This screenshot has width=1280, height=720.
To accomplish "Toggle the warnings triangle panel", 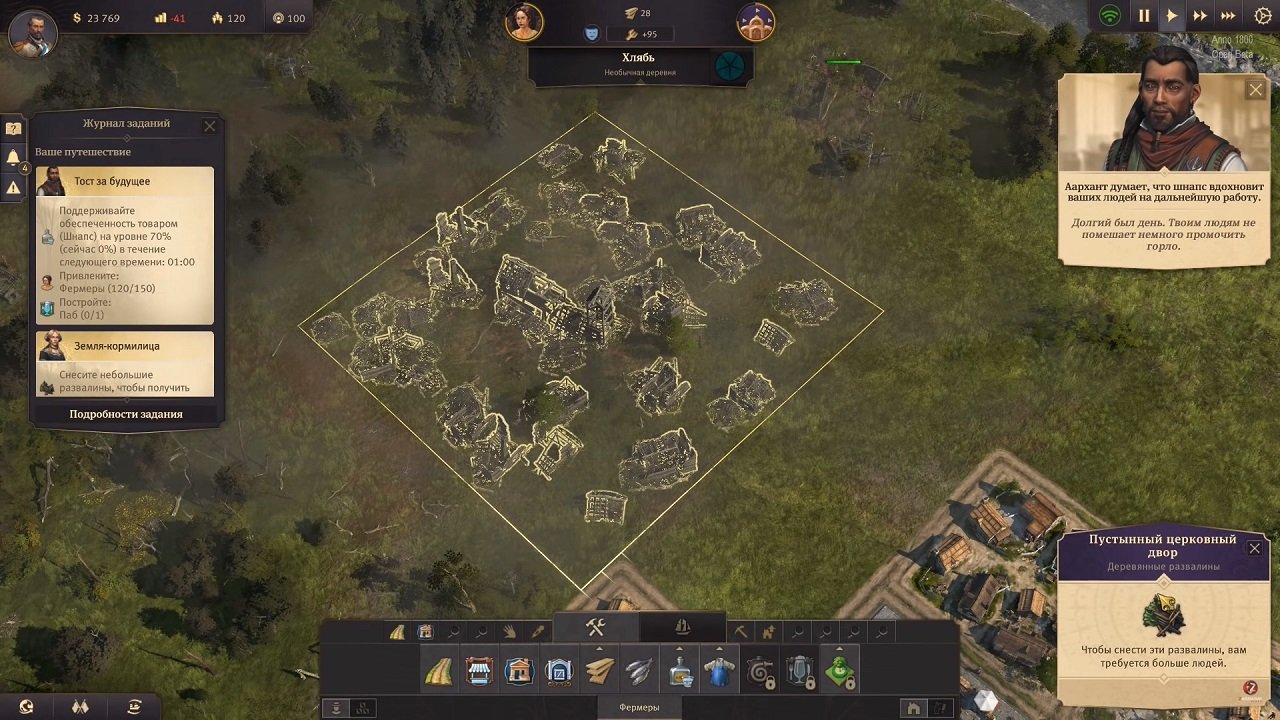I will pyautogui.click(x=12, y=186).
